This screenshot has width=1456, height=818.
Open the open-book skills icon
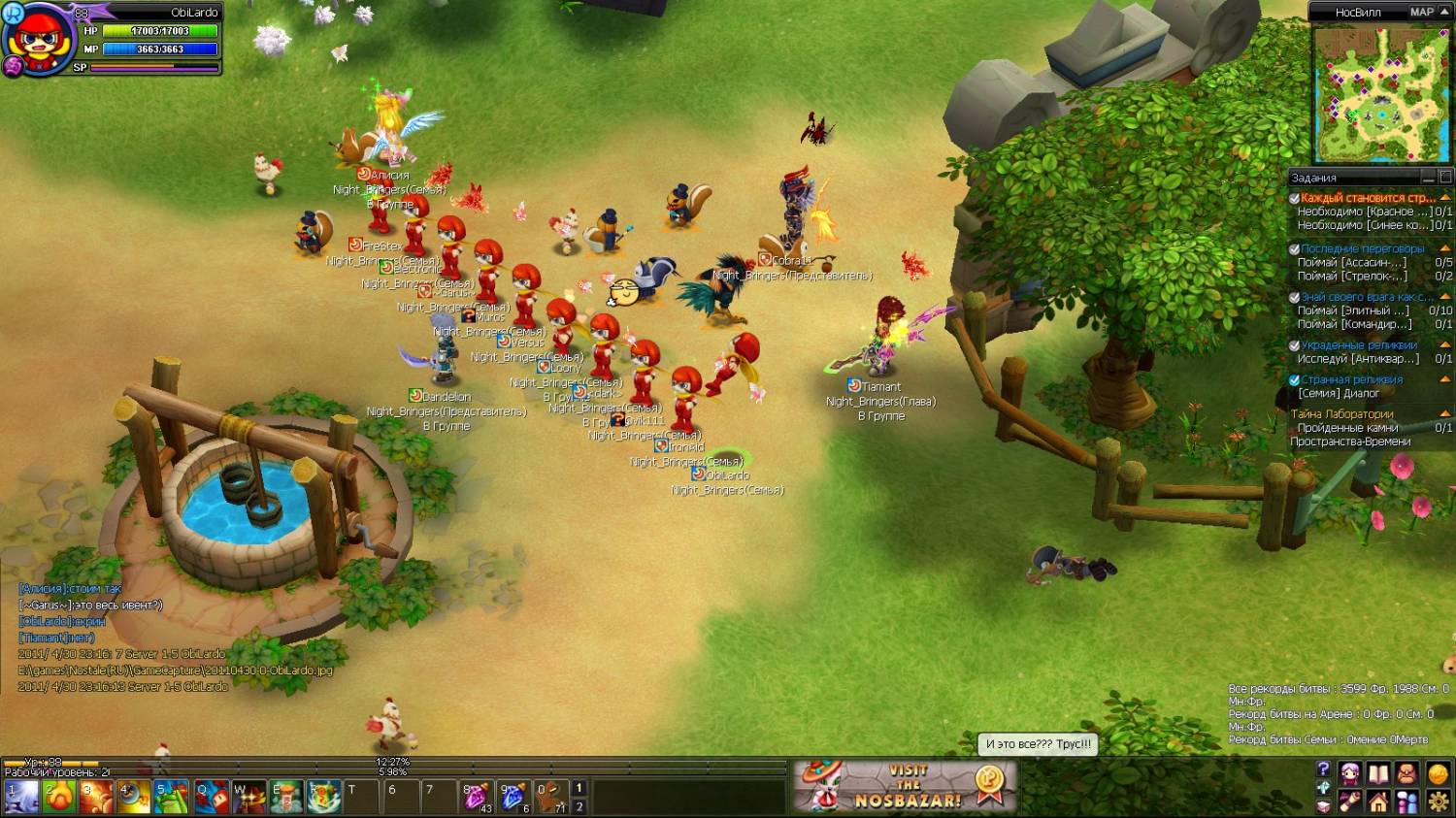tap(1378, 774)
